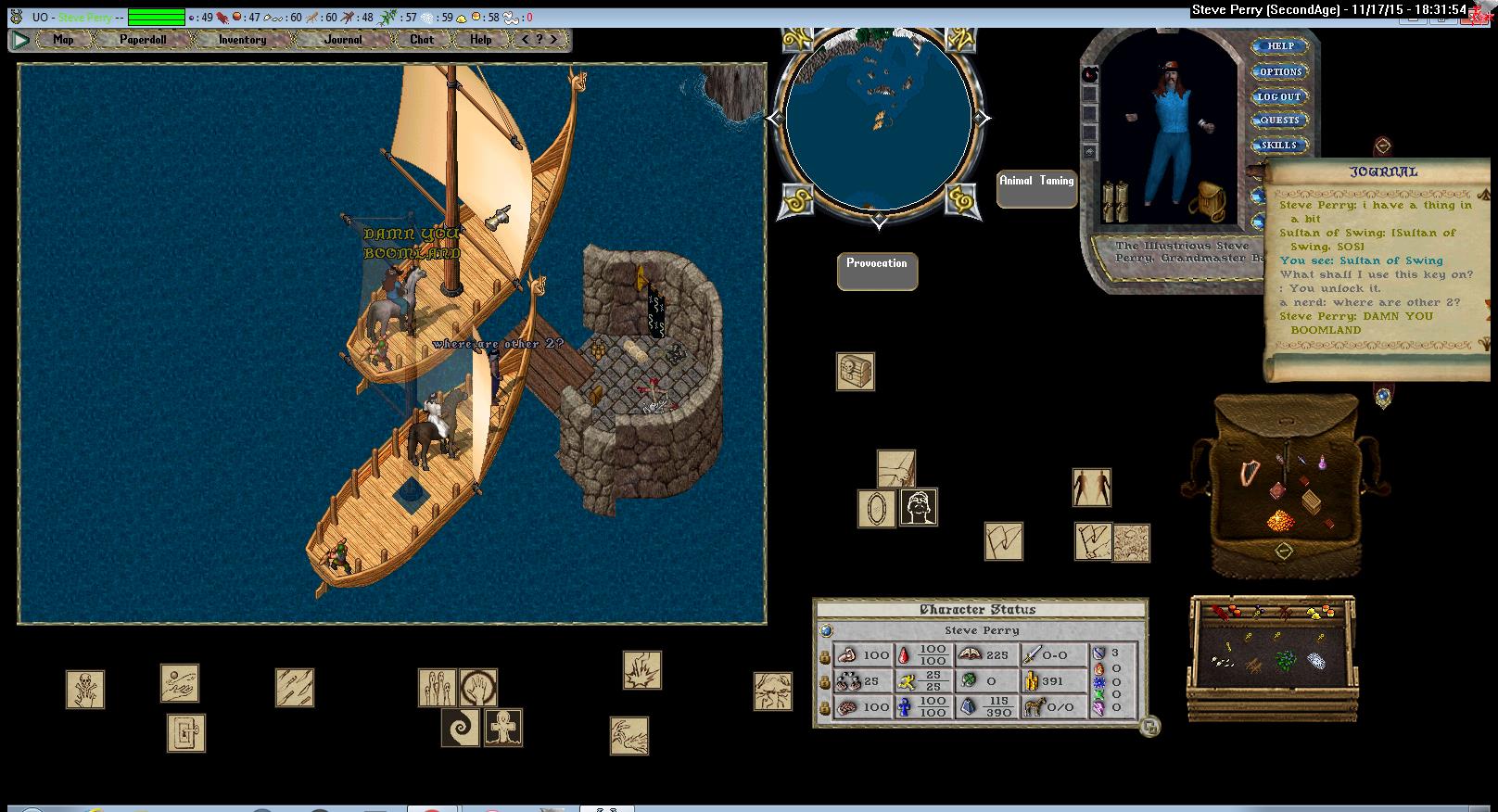Click the LOG OUT button
1498x812 pixels.
tap(1279, 96)
